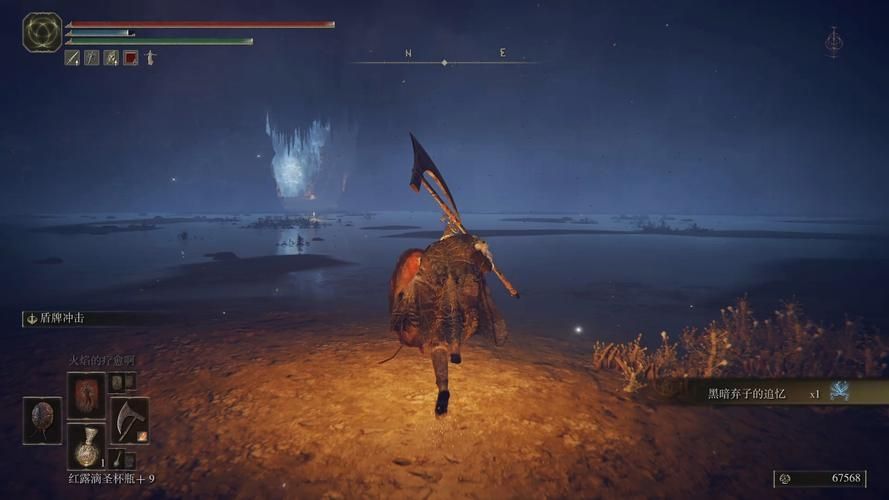
Task: Choose the round shield equipment slot
Action: click(42, 419)
